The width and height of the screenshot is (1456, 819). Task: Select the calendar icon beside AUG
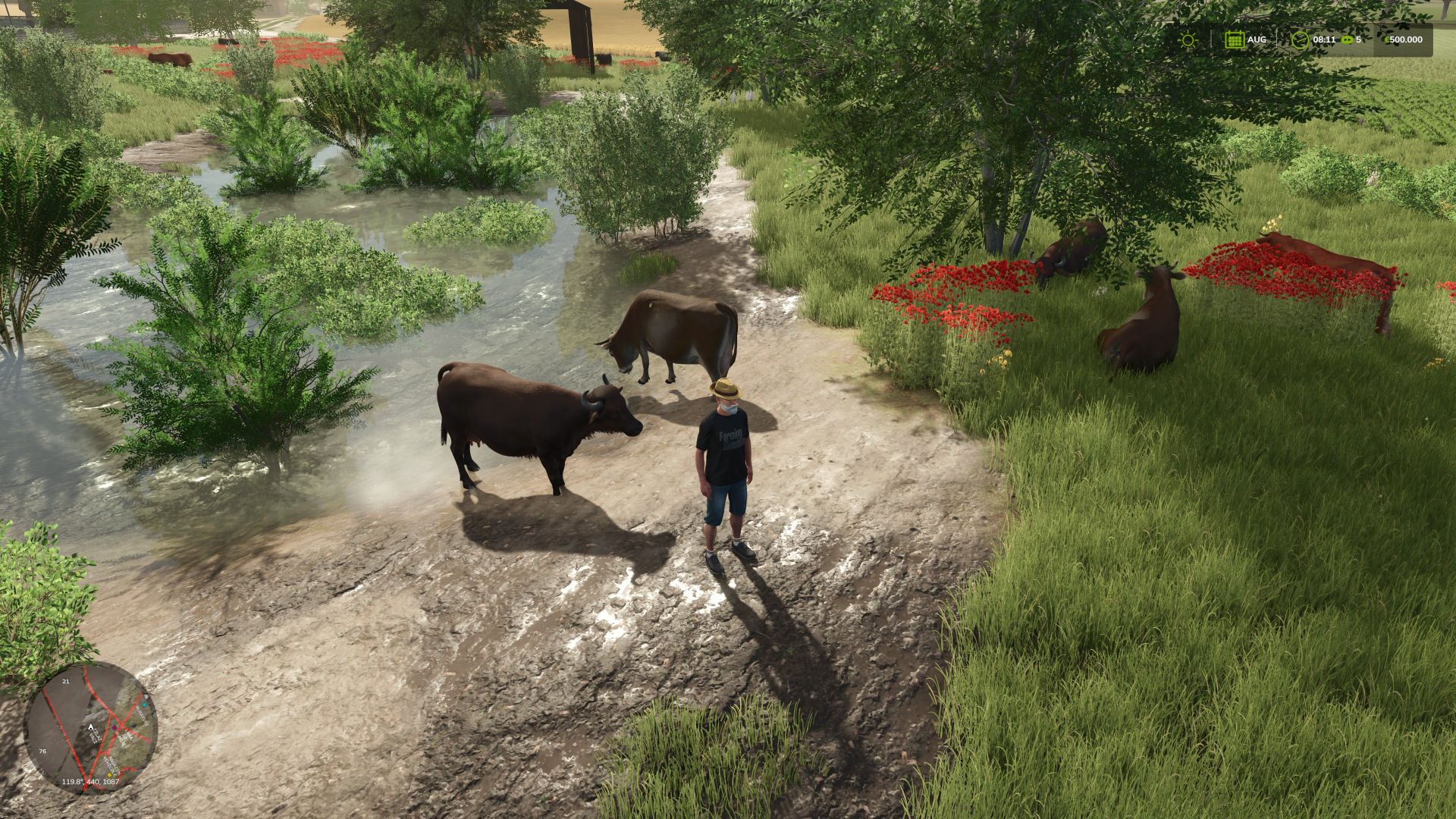(x=1234, y=39)
